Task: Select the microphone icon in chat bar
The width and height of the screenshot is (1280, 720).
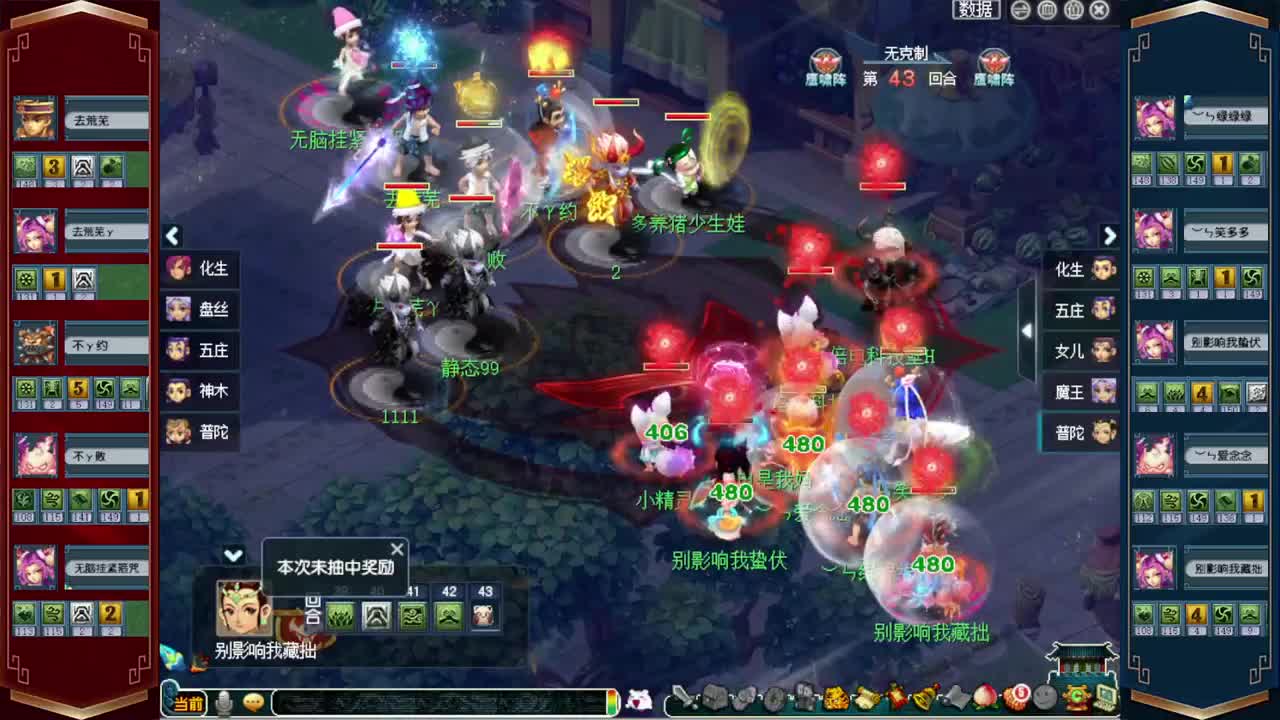Action: point(221,701)
